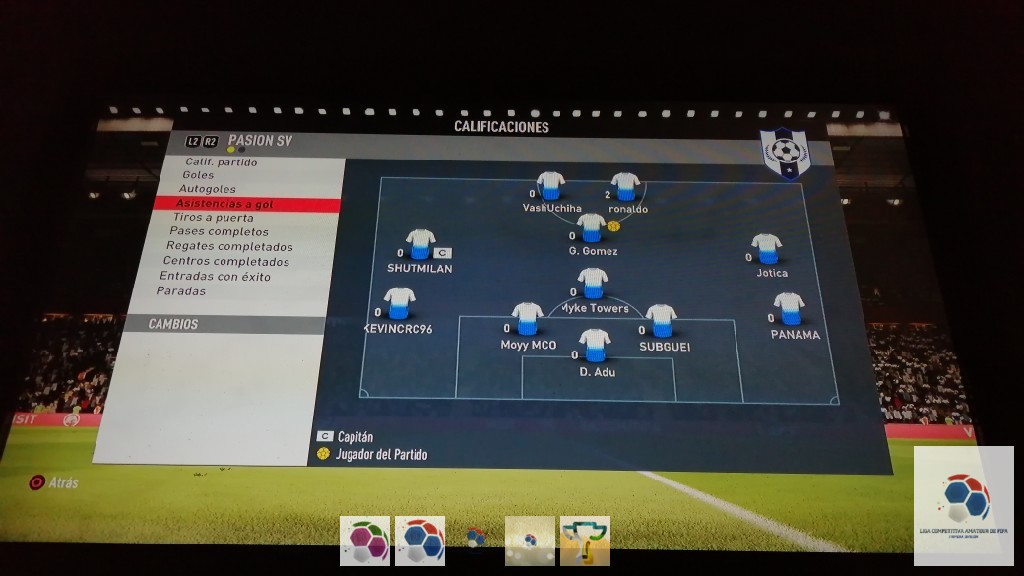Select Regates completados stat
Image resolution: width=1024 pixels, height=576 pixels.
pos(229,247)
